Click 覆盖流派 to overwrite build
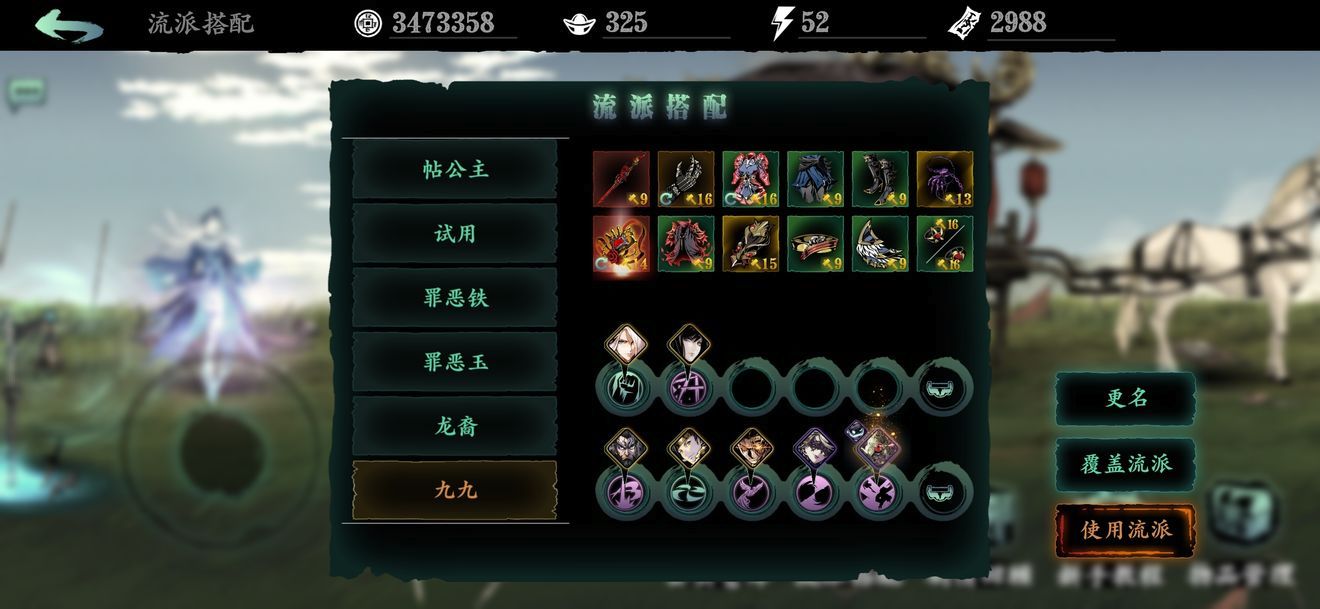 pyautogui.click(x=1126, y=464)
